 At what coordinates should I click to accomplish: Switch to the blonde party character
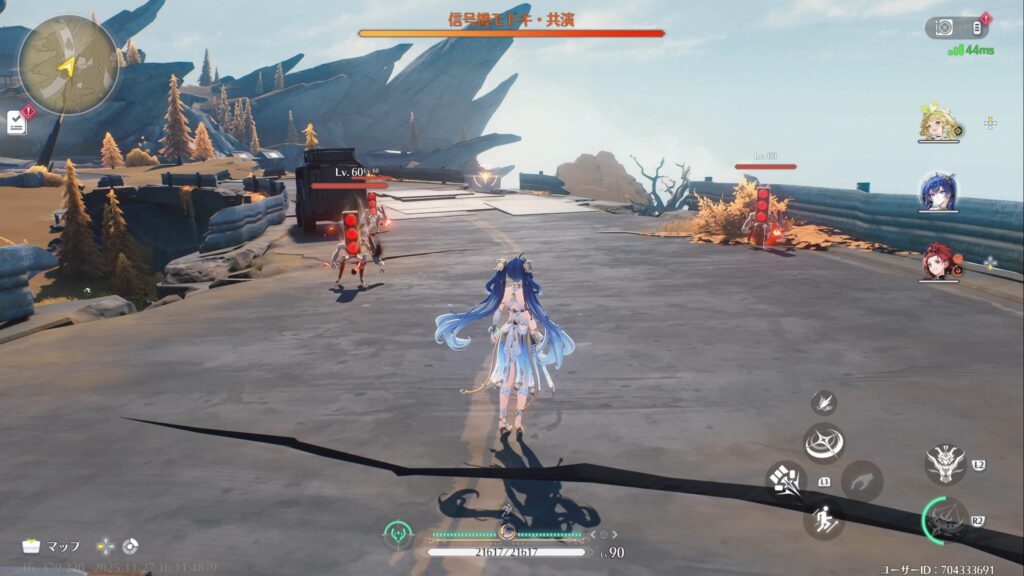point(938,124)
